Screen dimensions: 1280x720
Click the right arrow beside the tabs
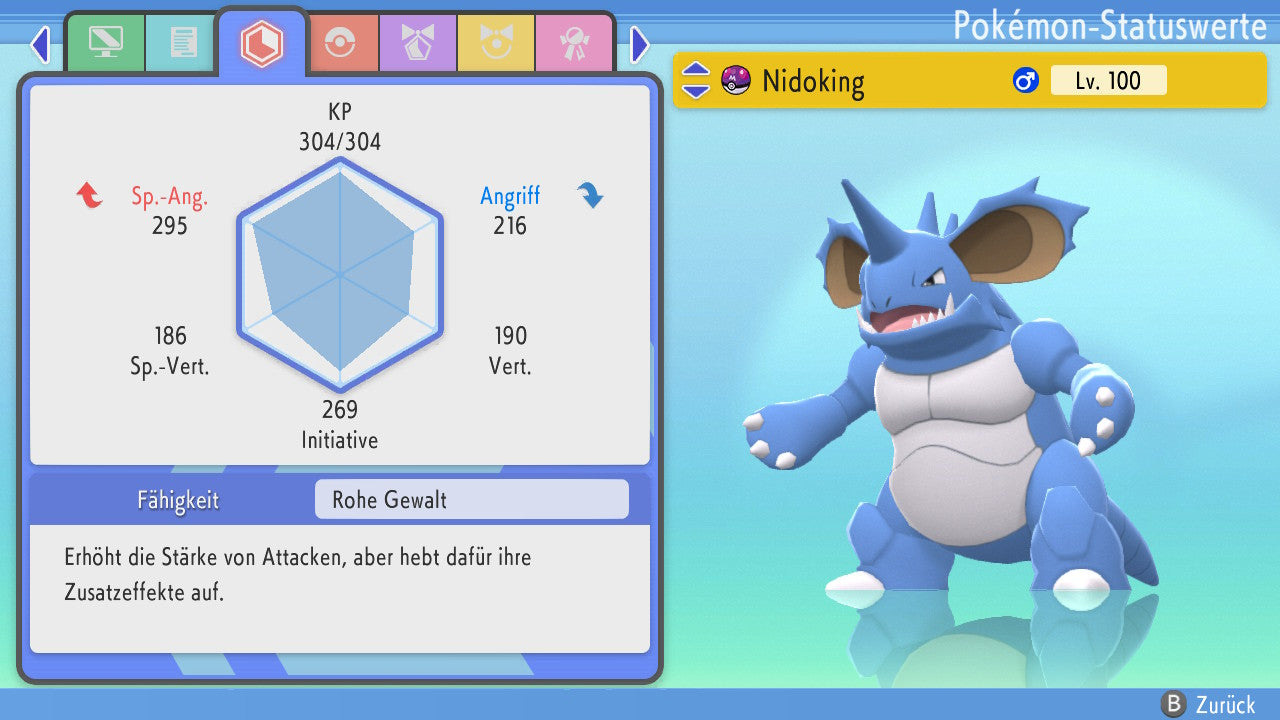(640, 44)
